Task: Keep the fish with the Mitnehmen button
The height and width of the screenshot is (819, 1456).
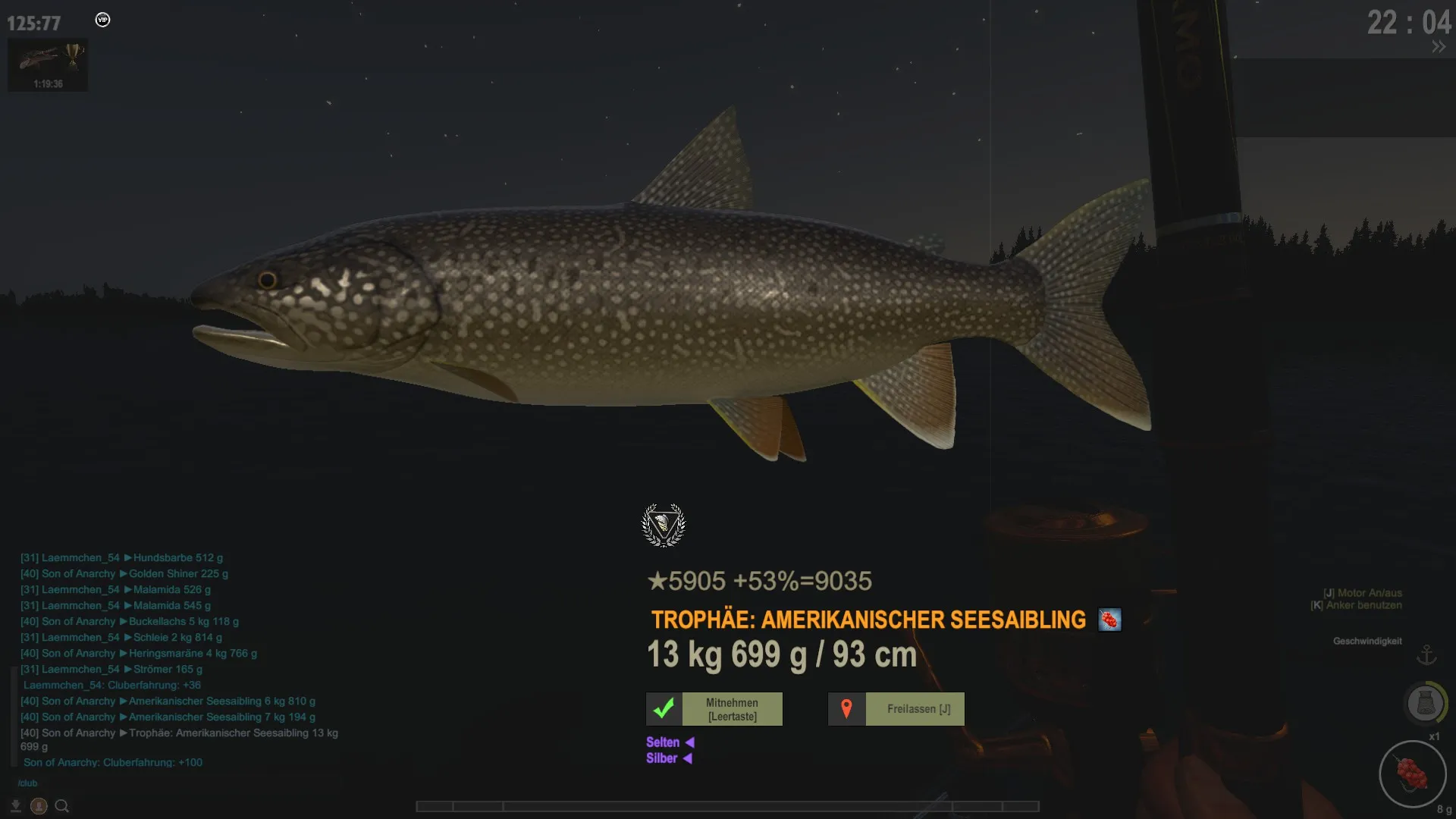Action: pyautogui.click(x=714, y=709)
